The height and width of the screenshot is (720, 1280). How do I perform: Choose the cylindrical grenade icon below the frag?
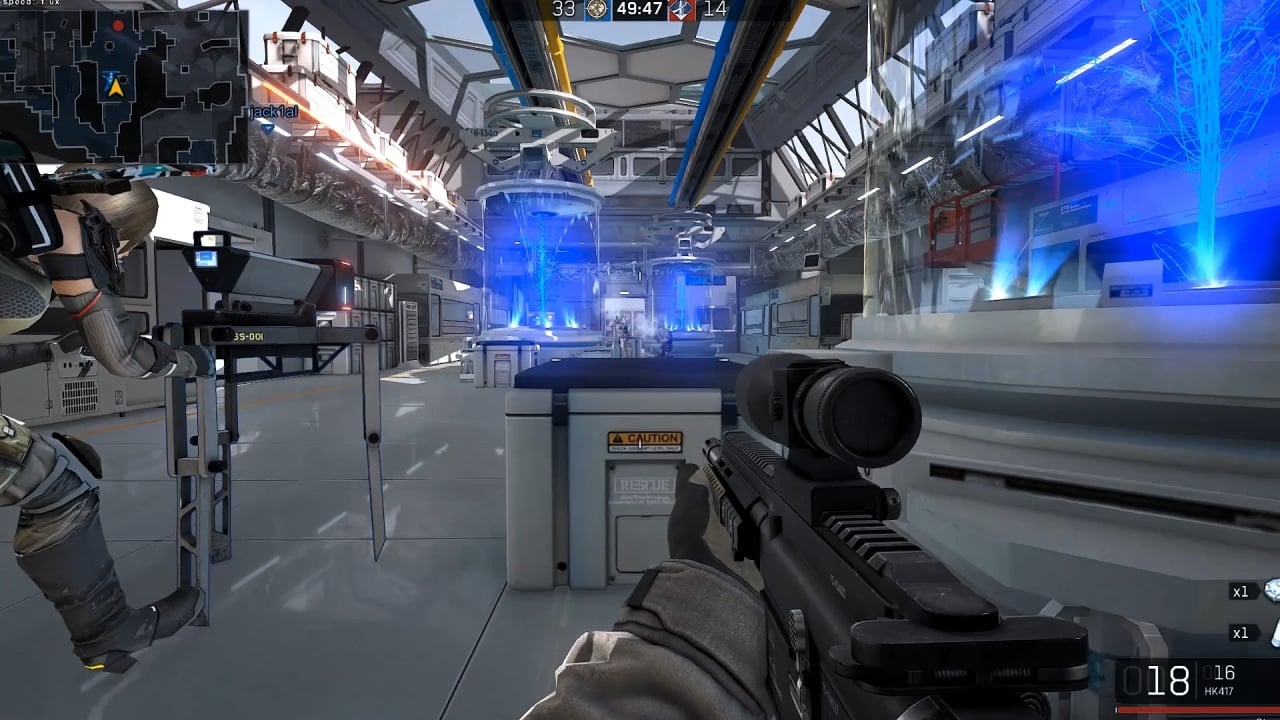[x=1274, y=632]
